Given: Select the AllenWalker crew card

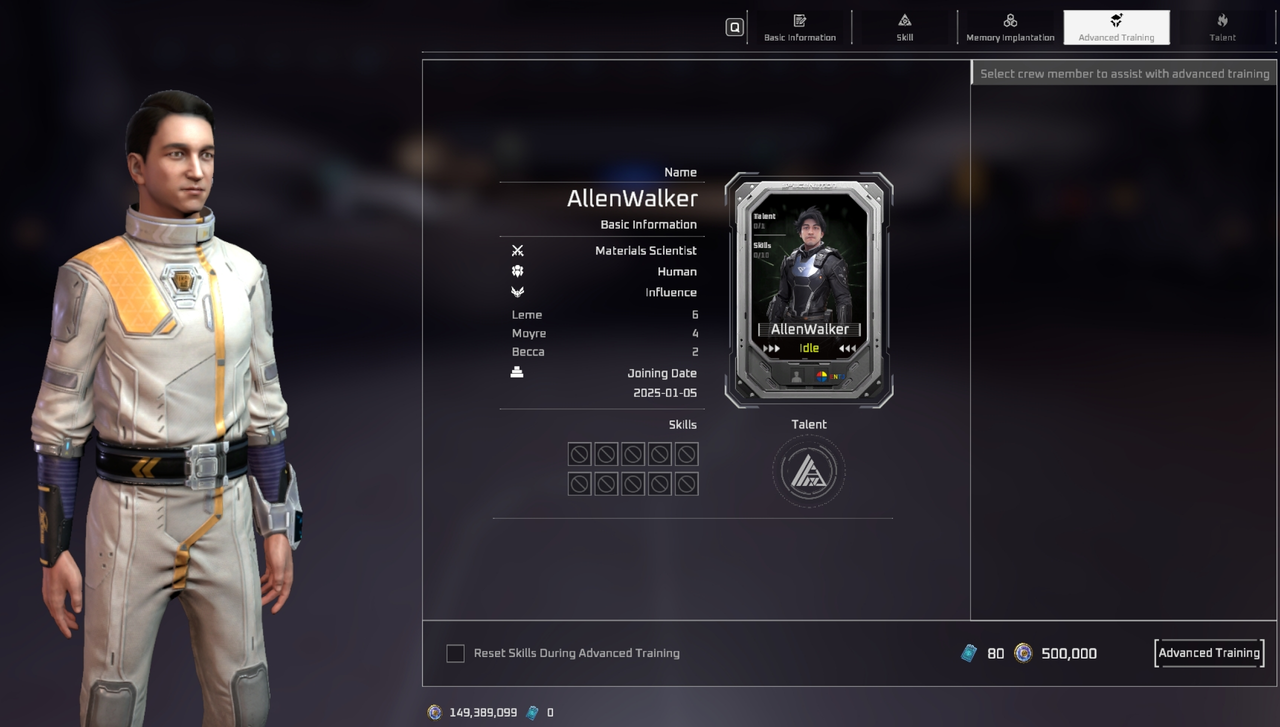Looking at the screenshot, I should [809, 290].
